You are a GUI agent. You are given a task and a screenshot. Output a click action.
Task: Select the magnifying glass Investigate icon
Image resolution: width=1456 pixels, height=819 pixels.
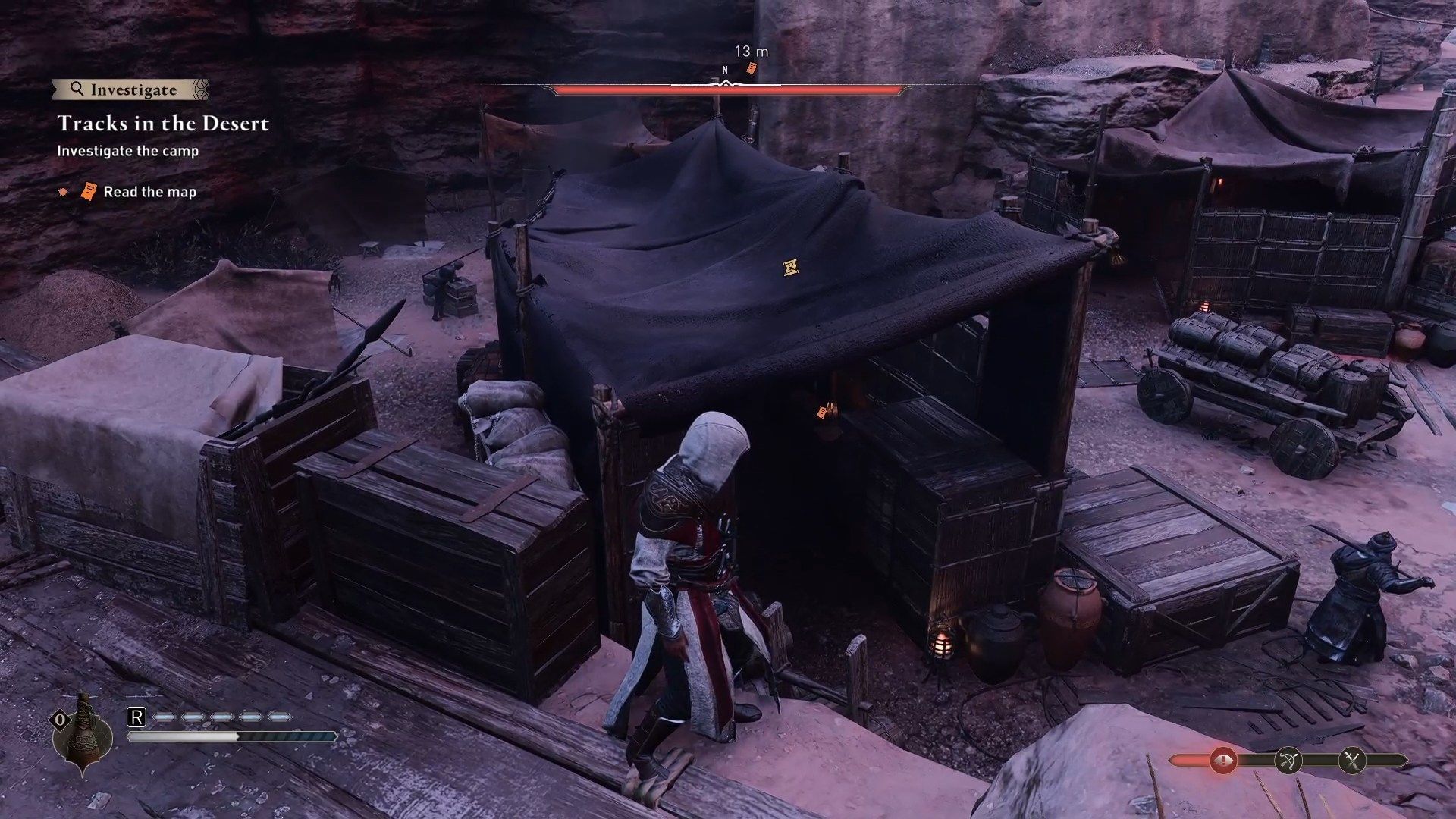pyautogui.click(x=78, y=89)
